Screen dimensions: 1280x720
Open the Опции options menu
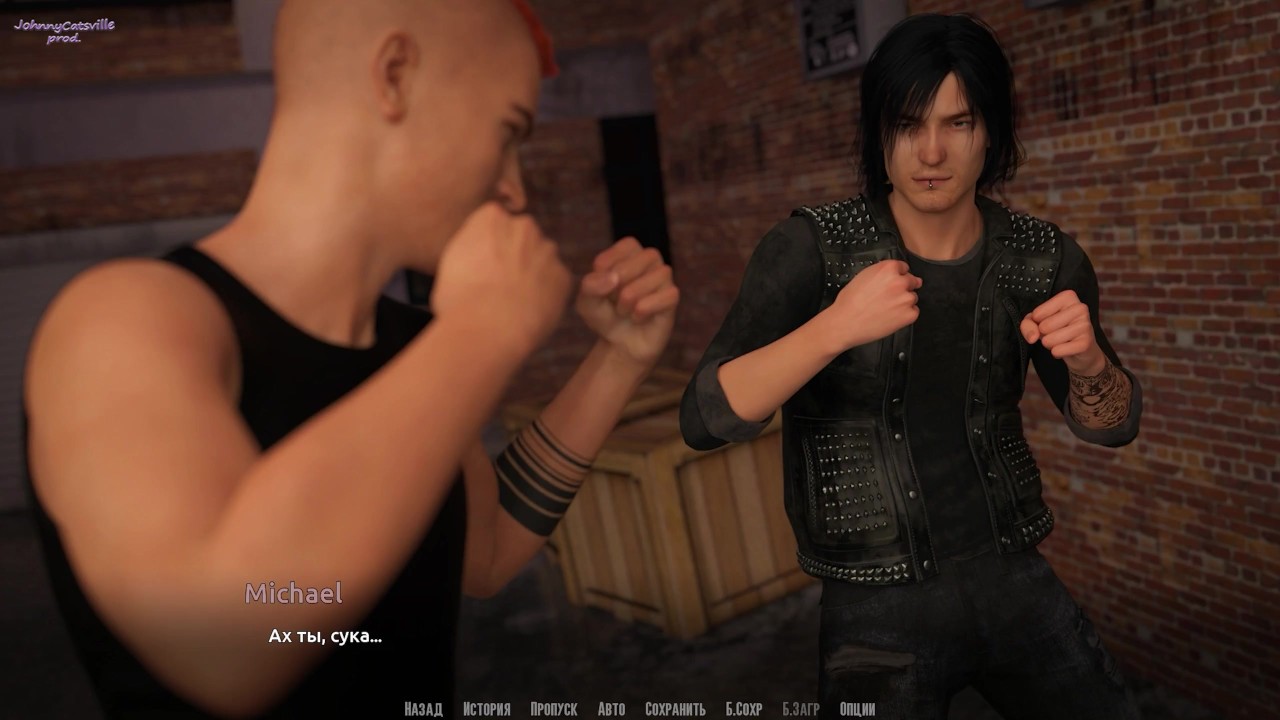point(858,709)
